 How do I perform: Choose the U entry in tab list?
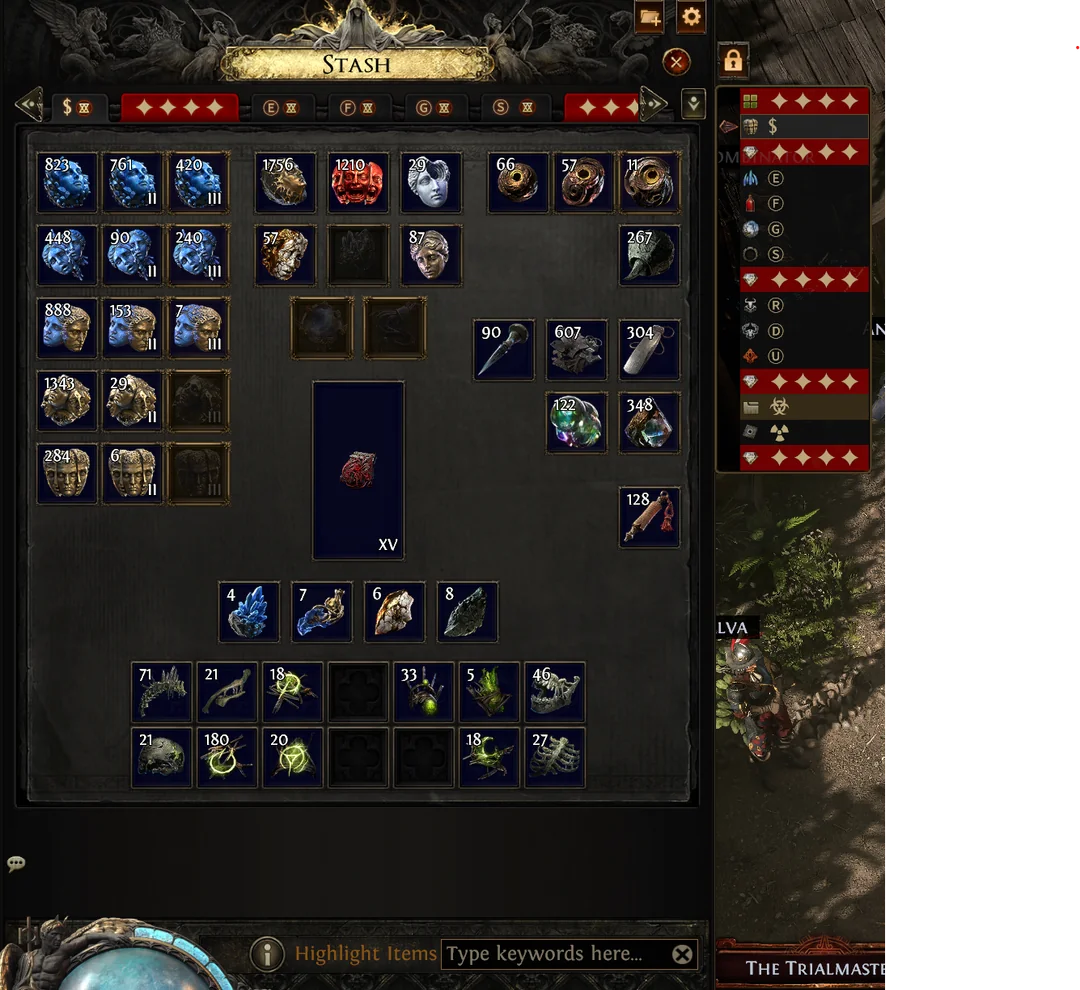[775, 356]
